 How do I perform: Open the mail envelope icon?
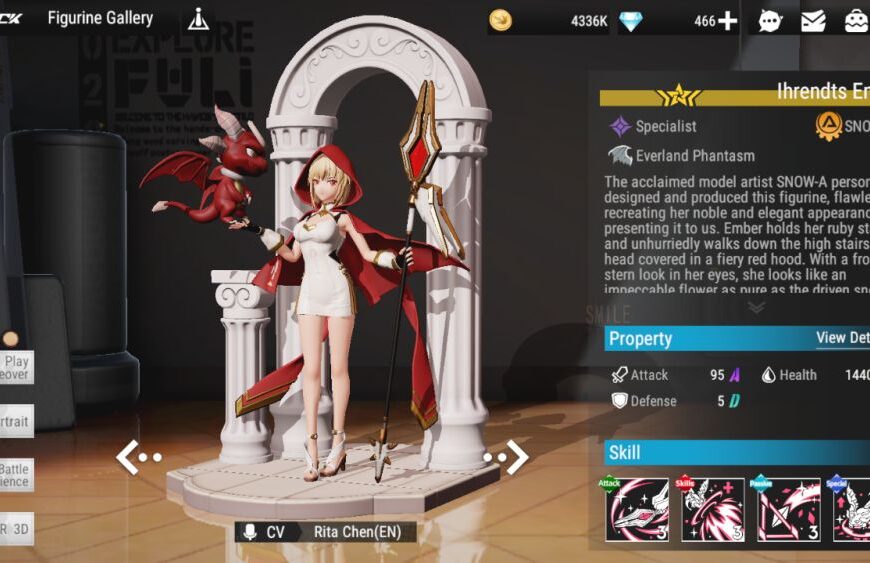click(x=813, y=21)
